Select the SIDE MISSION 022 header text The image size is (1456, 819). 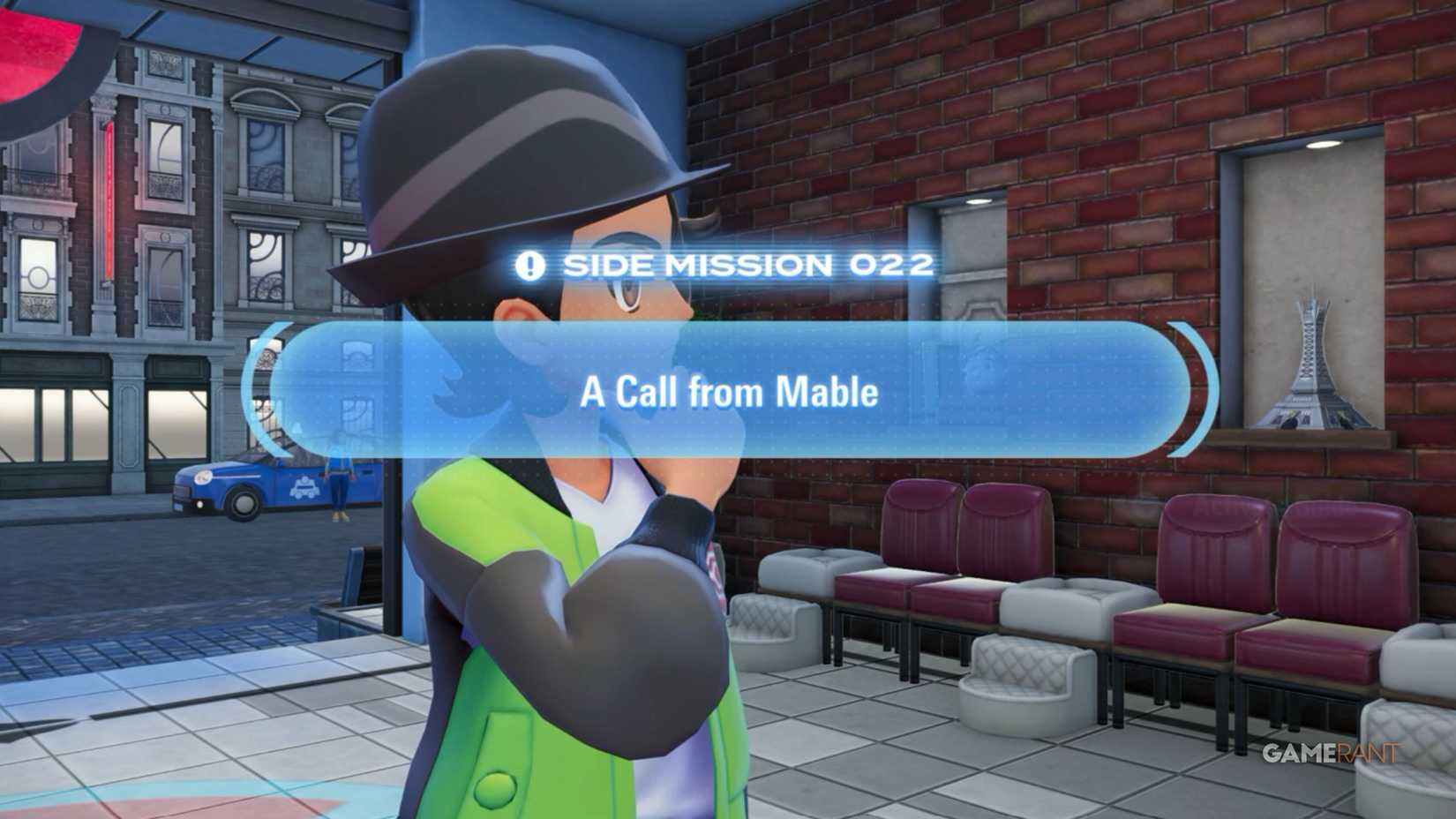tap(746, 263)
